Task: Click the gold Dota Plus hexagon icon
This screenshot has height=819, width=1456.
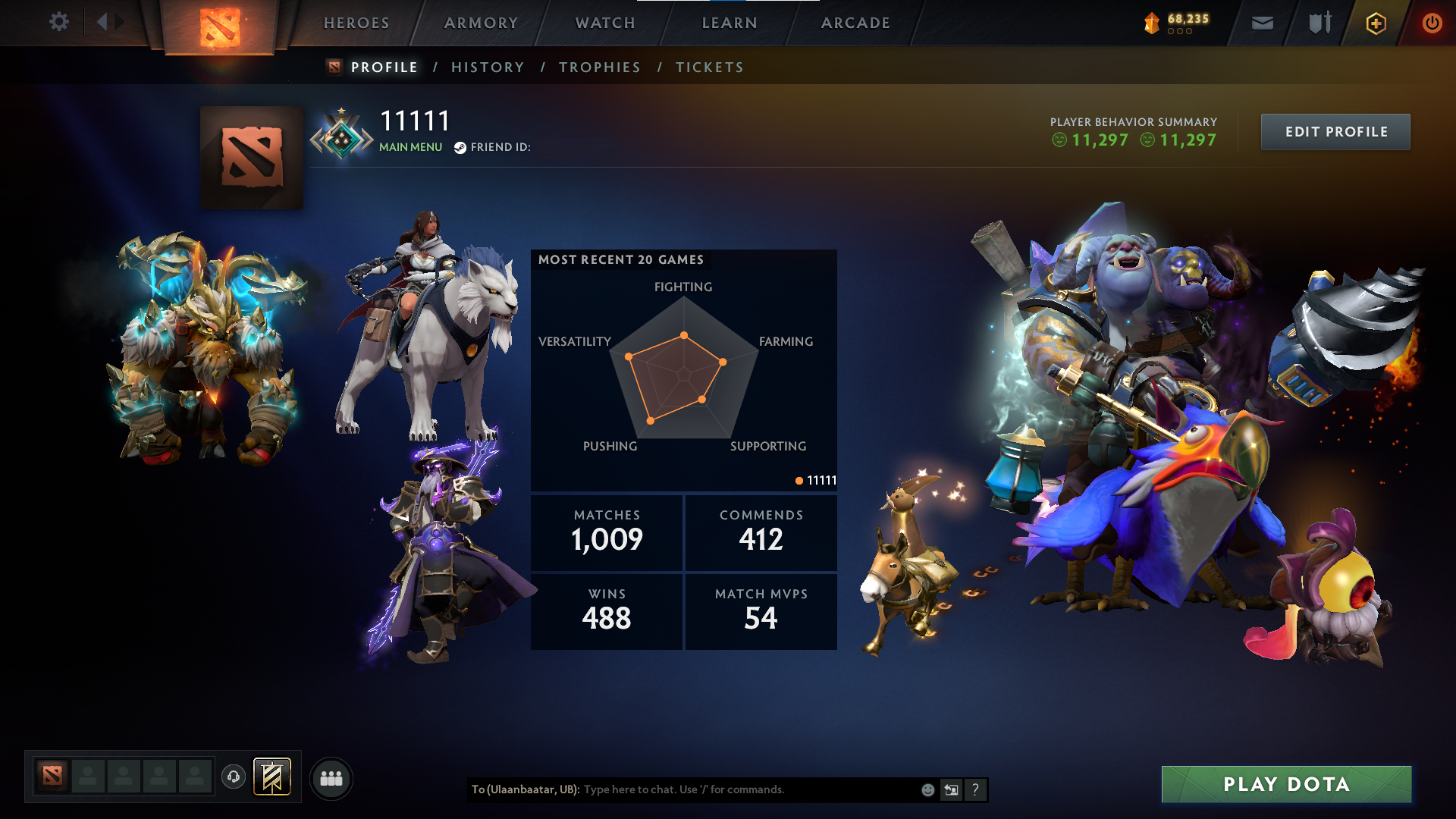Action: [x=1375, y=22]
